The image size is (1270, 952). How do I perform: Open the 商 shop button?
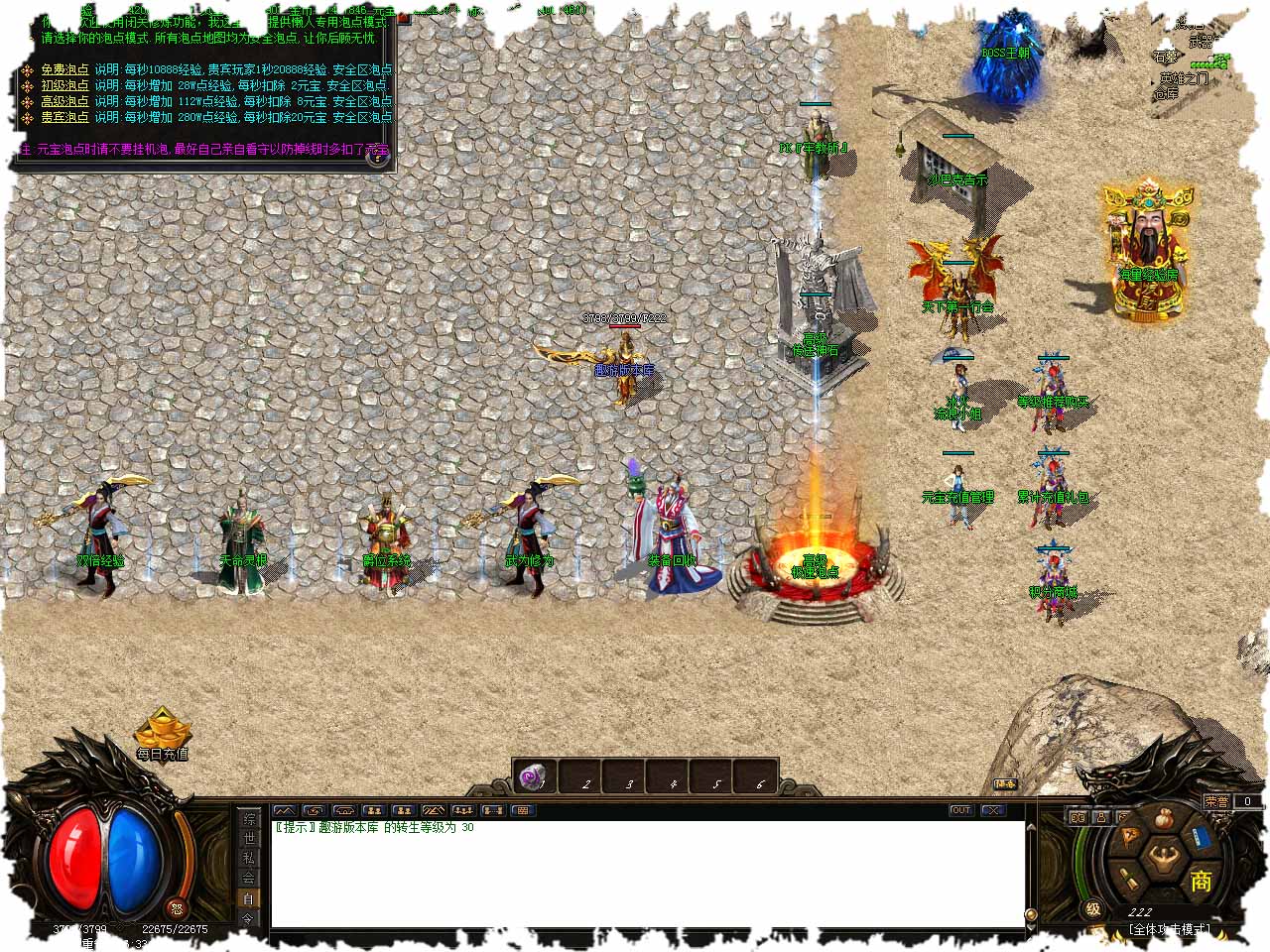pyautogui.click(x=1201, y=881)
